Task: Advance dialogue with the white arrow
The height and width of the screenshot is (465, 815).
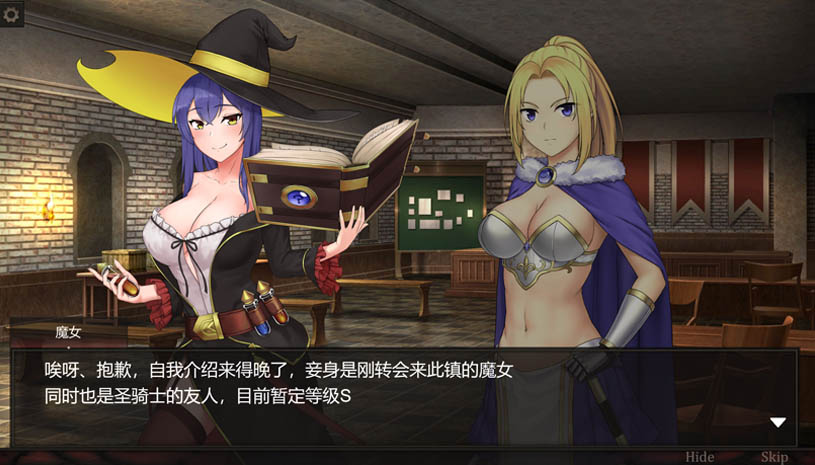Action: click(x=778, y=423)
